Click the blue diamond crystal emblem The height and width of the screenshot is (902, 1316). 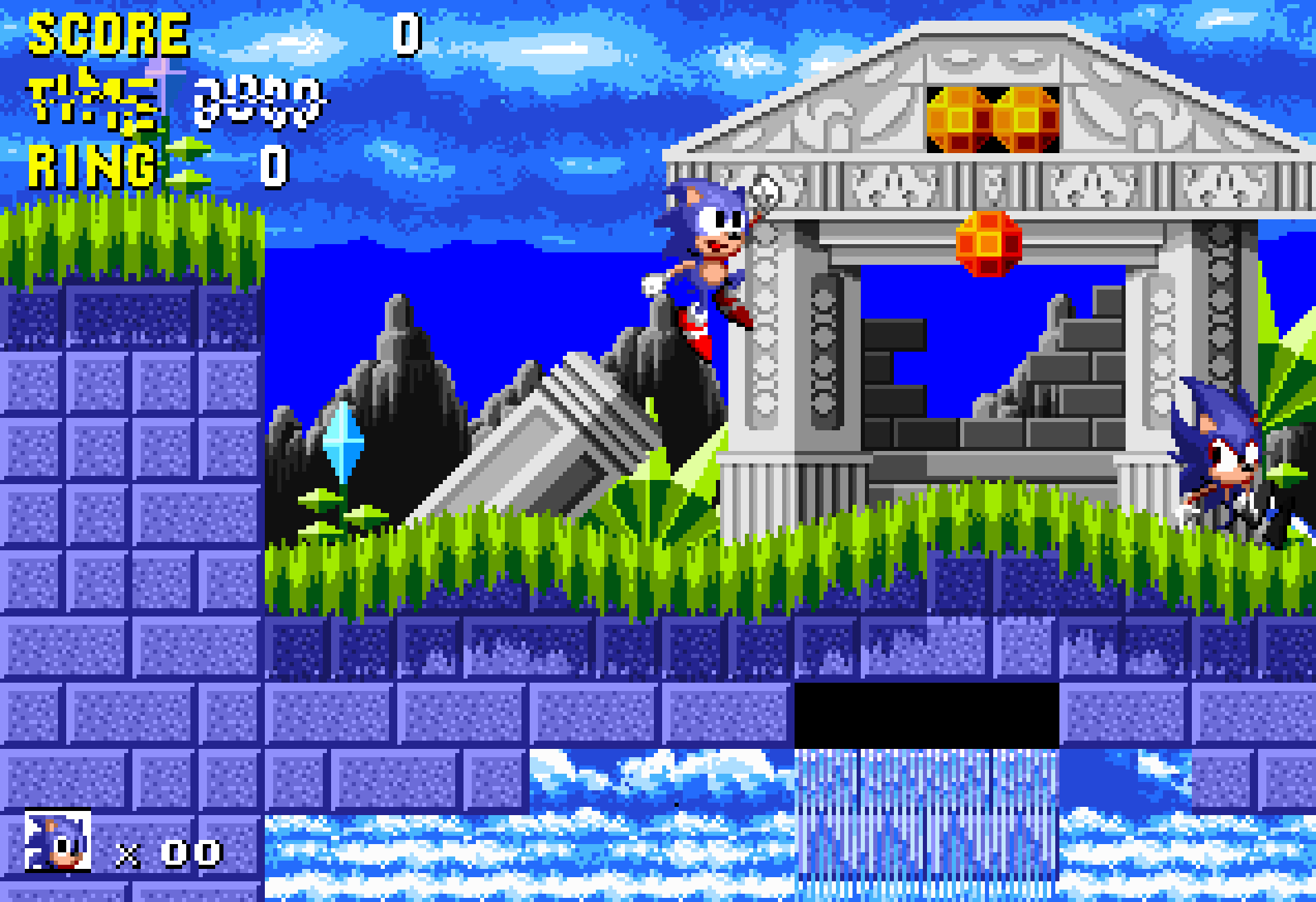(343, 441)
